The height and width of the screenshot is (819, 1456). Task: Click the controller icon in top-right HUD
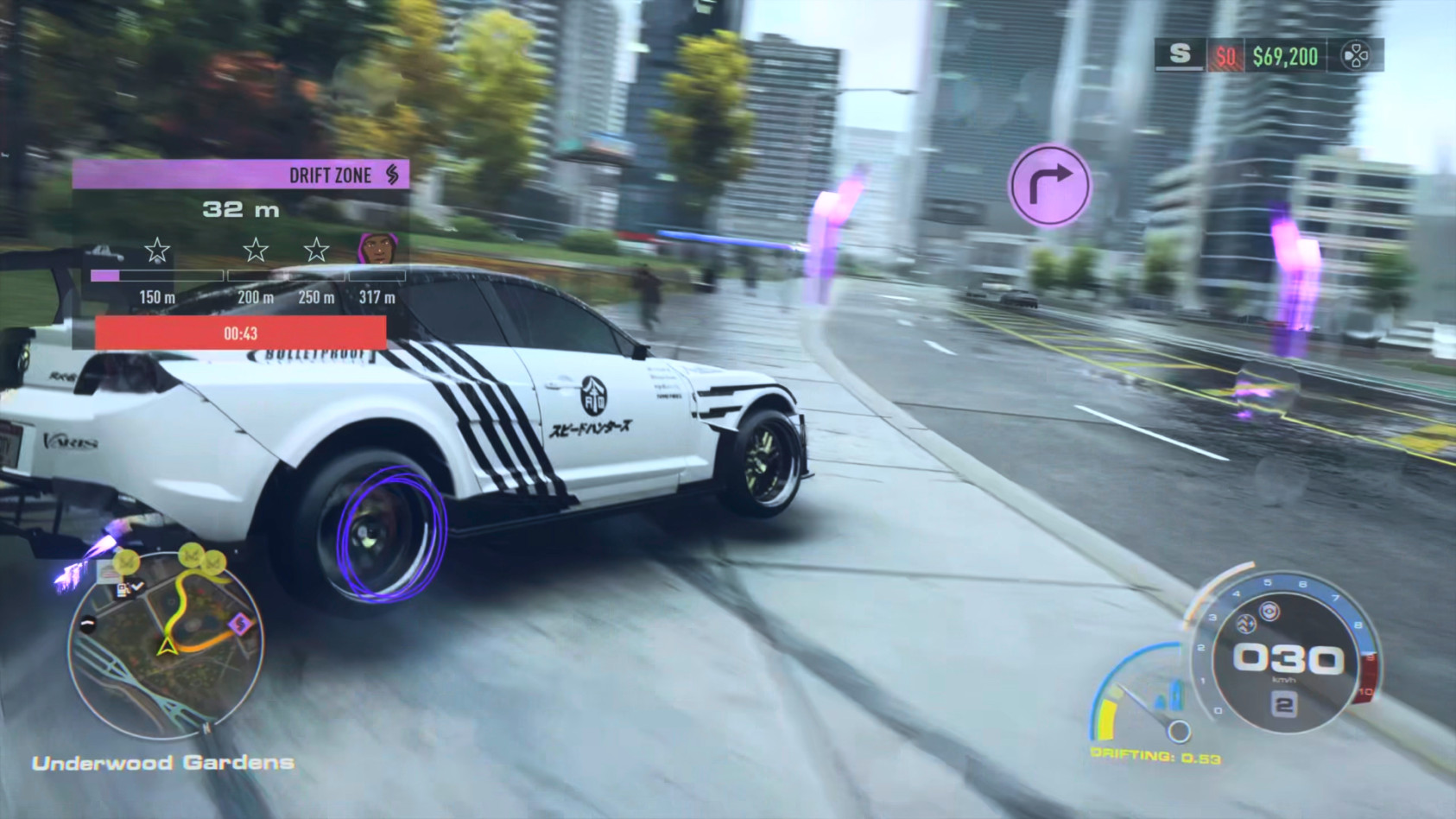pos(1356,56)
